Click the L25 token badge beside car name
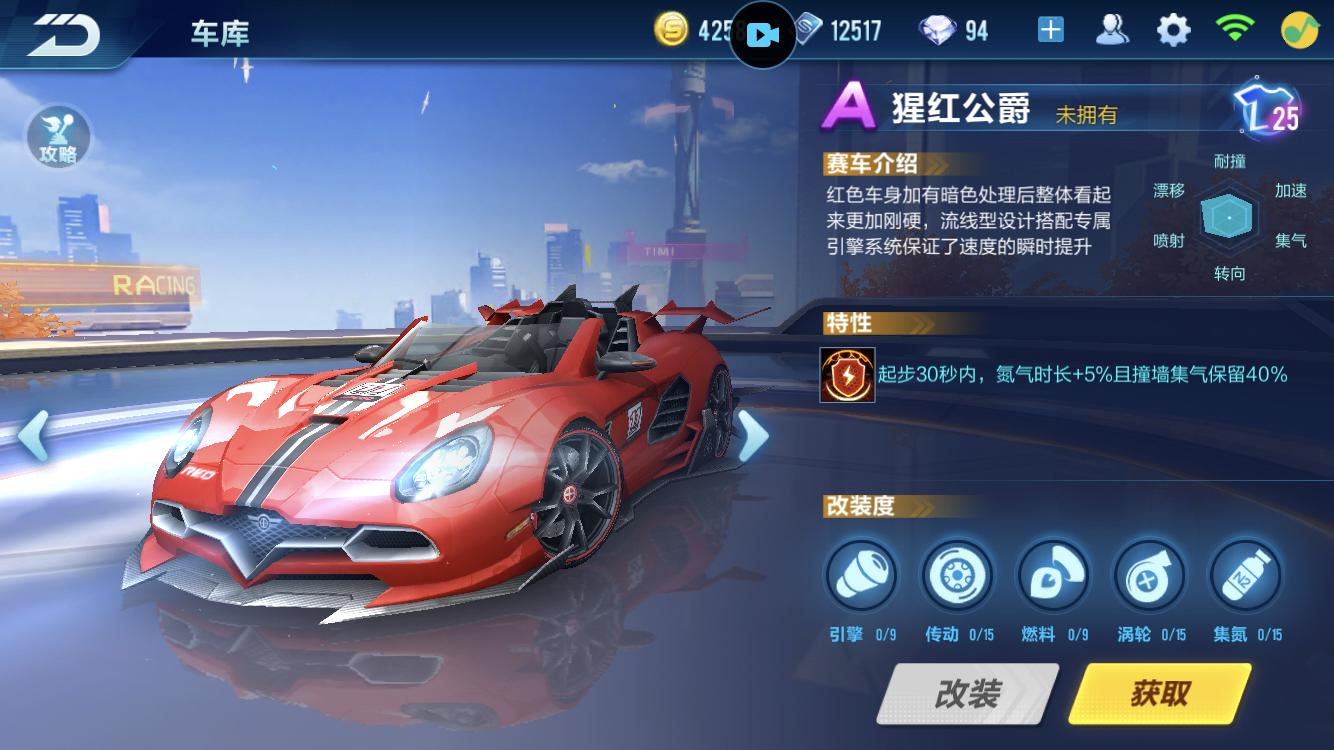 [1265, 111]
